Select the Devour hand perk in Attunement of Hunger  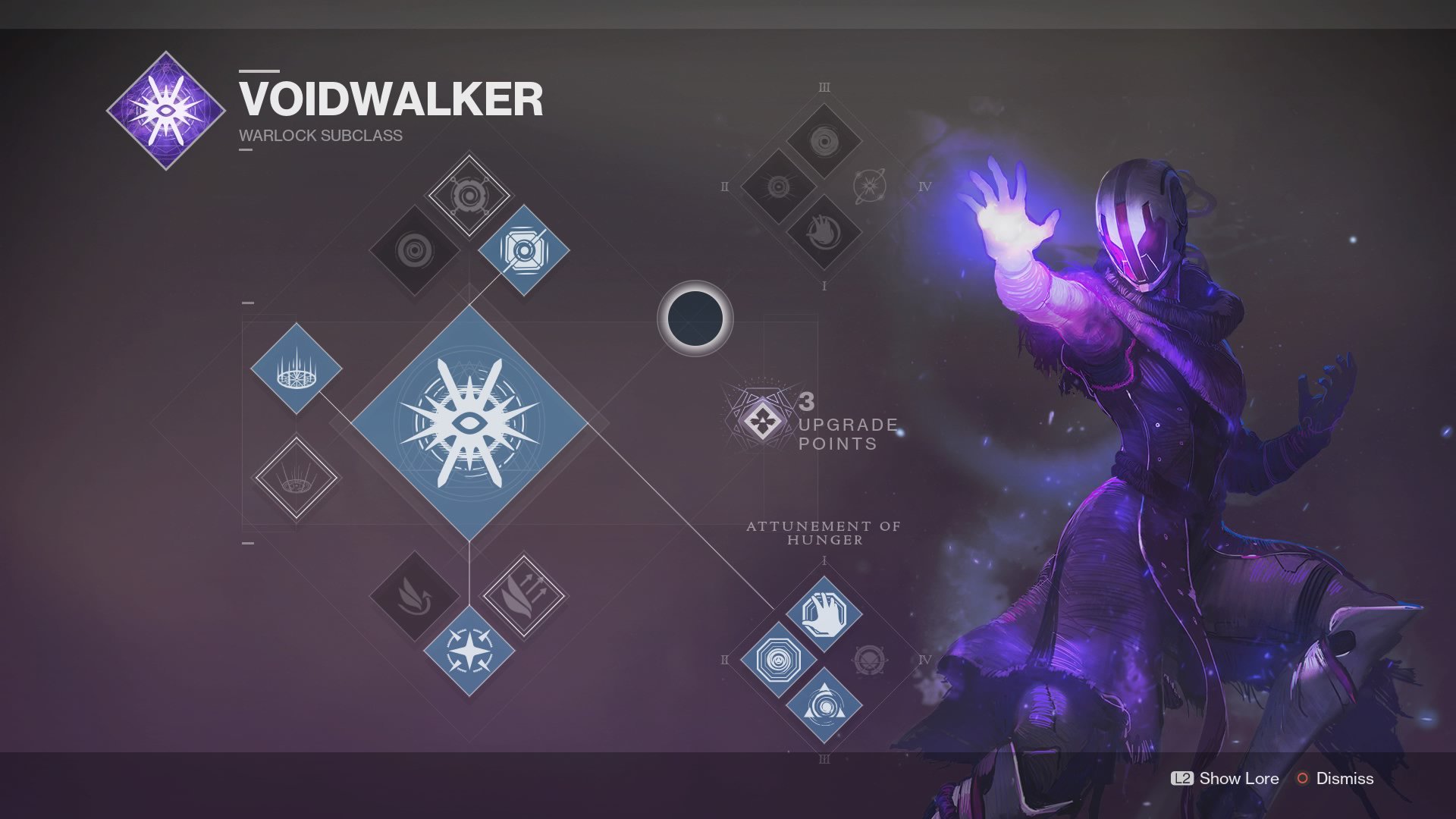(824, 613)
